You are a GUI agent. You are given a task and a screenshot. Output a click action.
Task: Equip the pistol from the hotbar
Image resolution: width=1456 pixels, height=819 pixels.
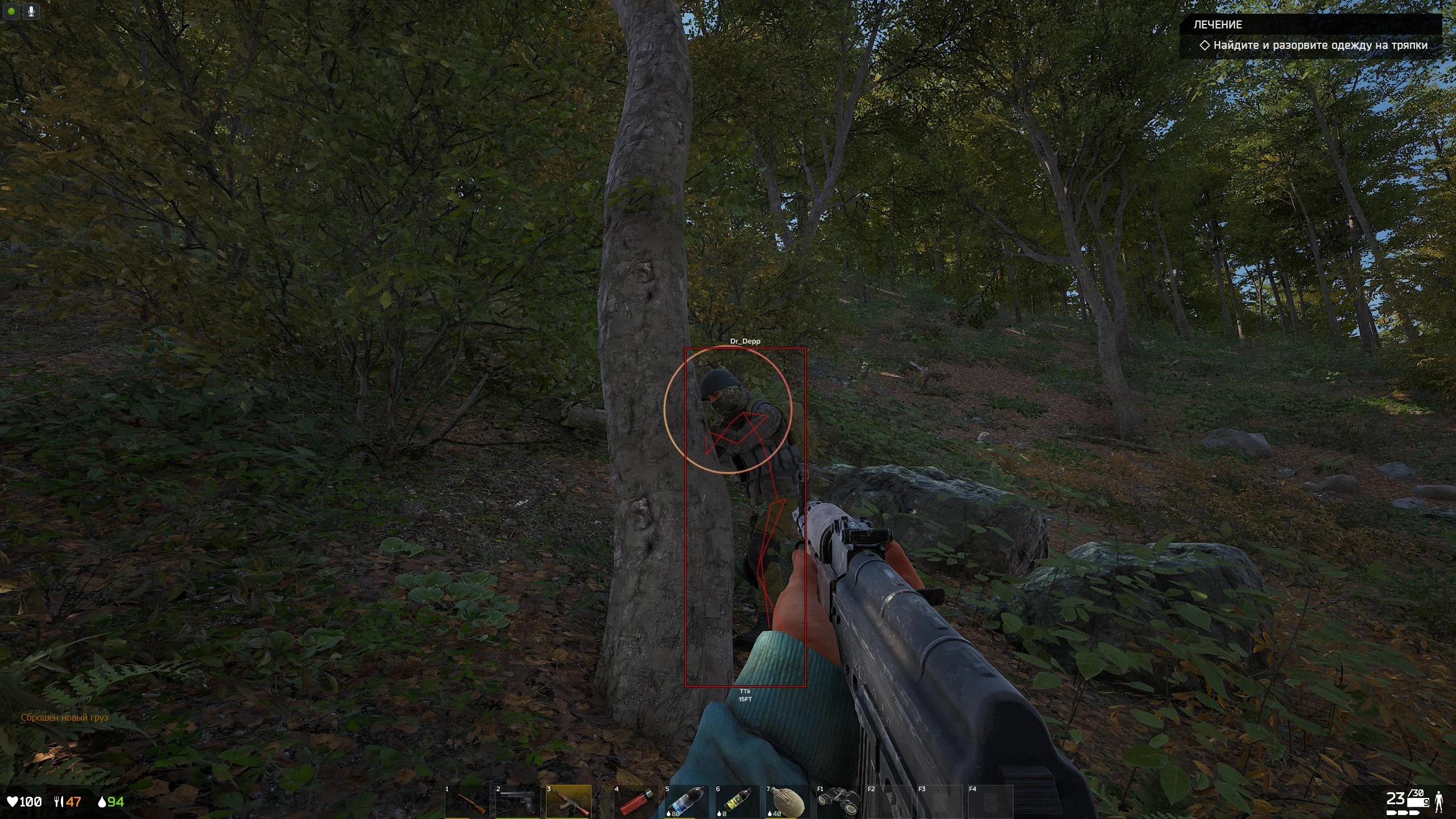pyautogui.click(x=517, y=802)
